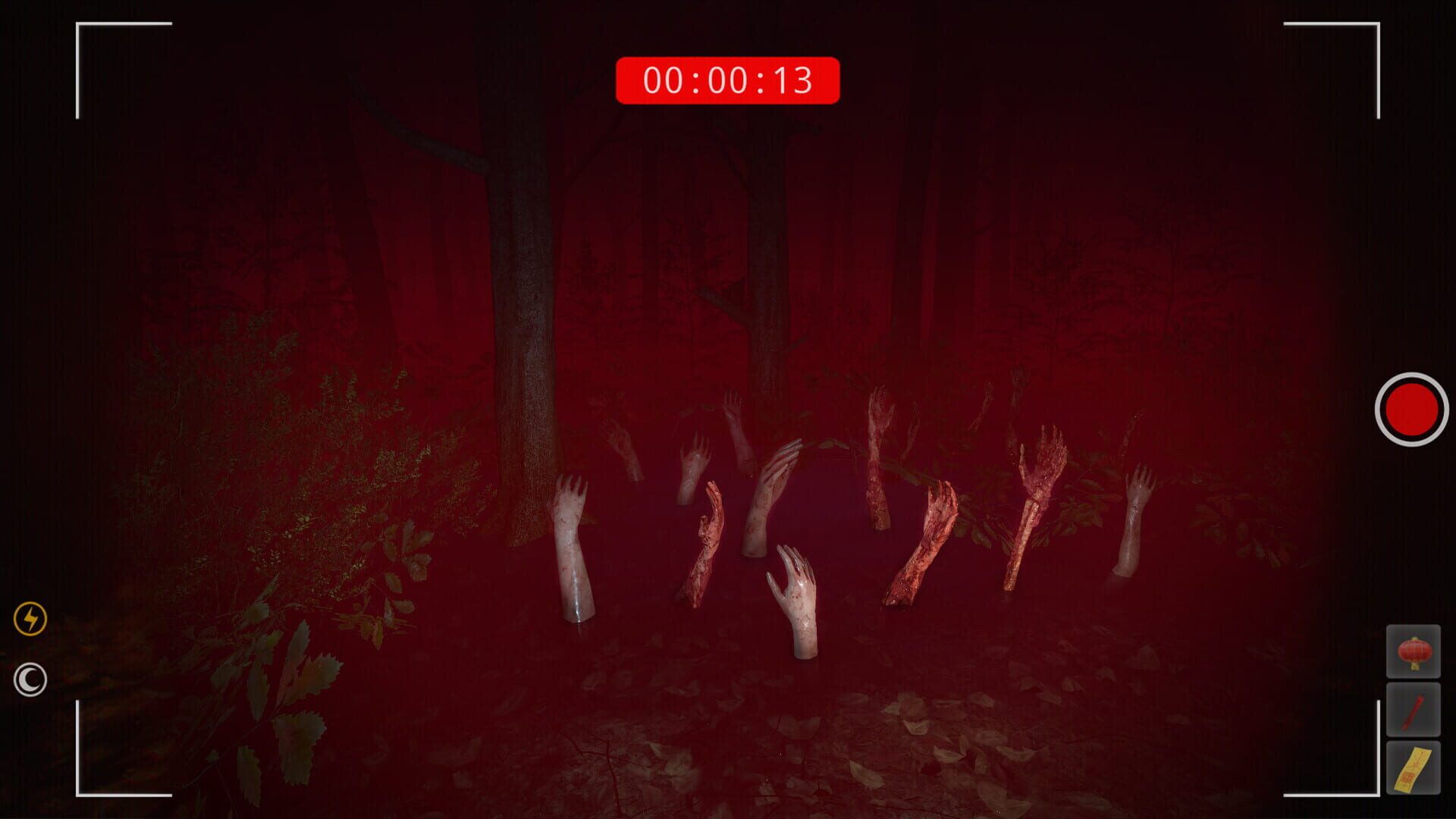1456x819 pixels.
Task: Click the red recording timer banner
Action: tap(728, 78)
